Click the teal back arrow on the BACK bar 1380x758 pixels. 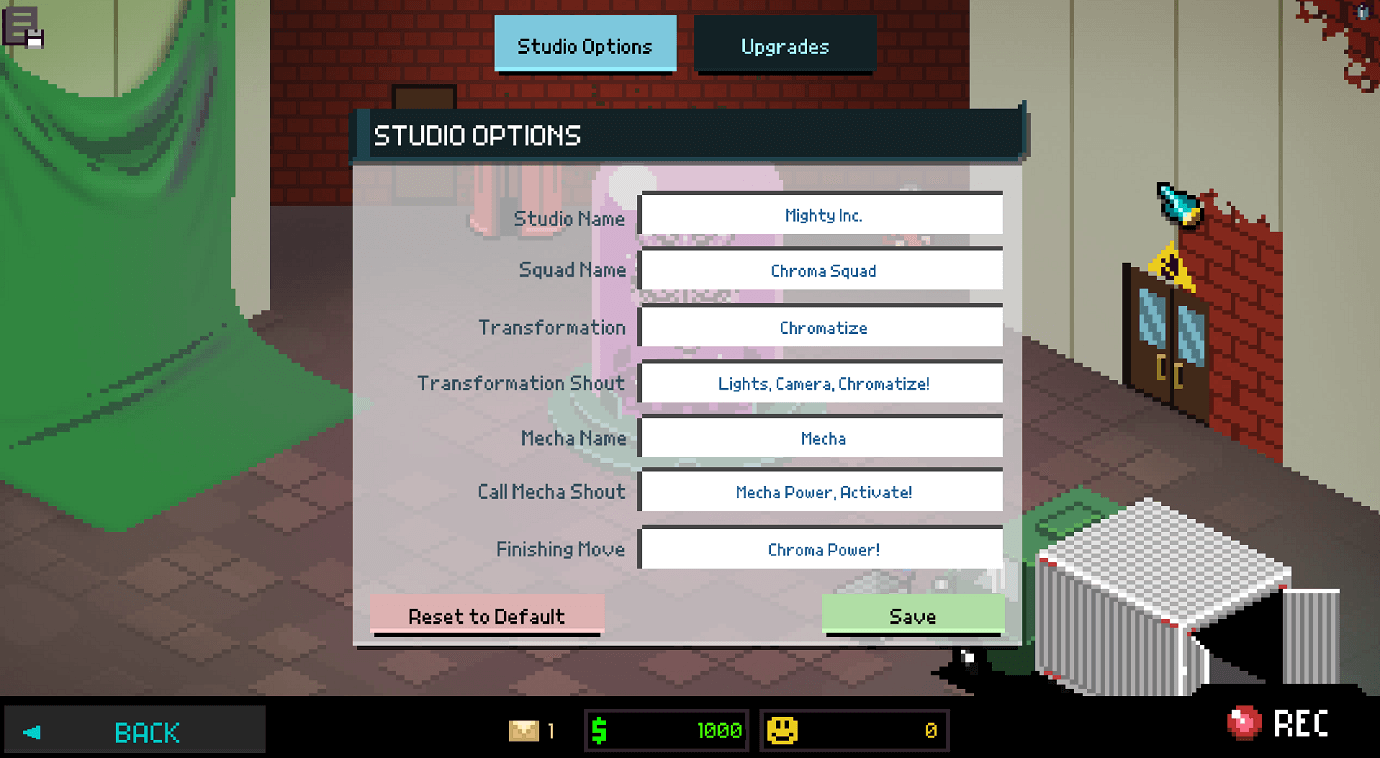pos(31,731)
